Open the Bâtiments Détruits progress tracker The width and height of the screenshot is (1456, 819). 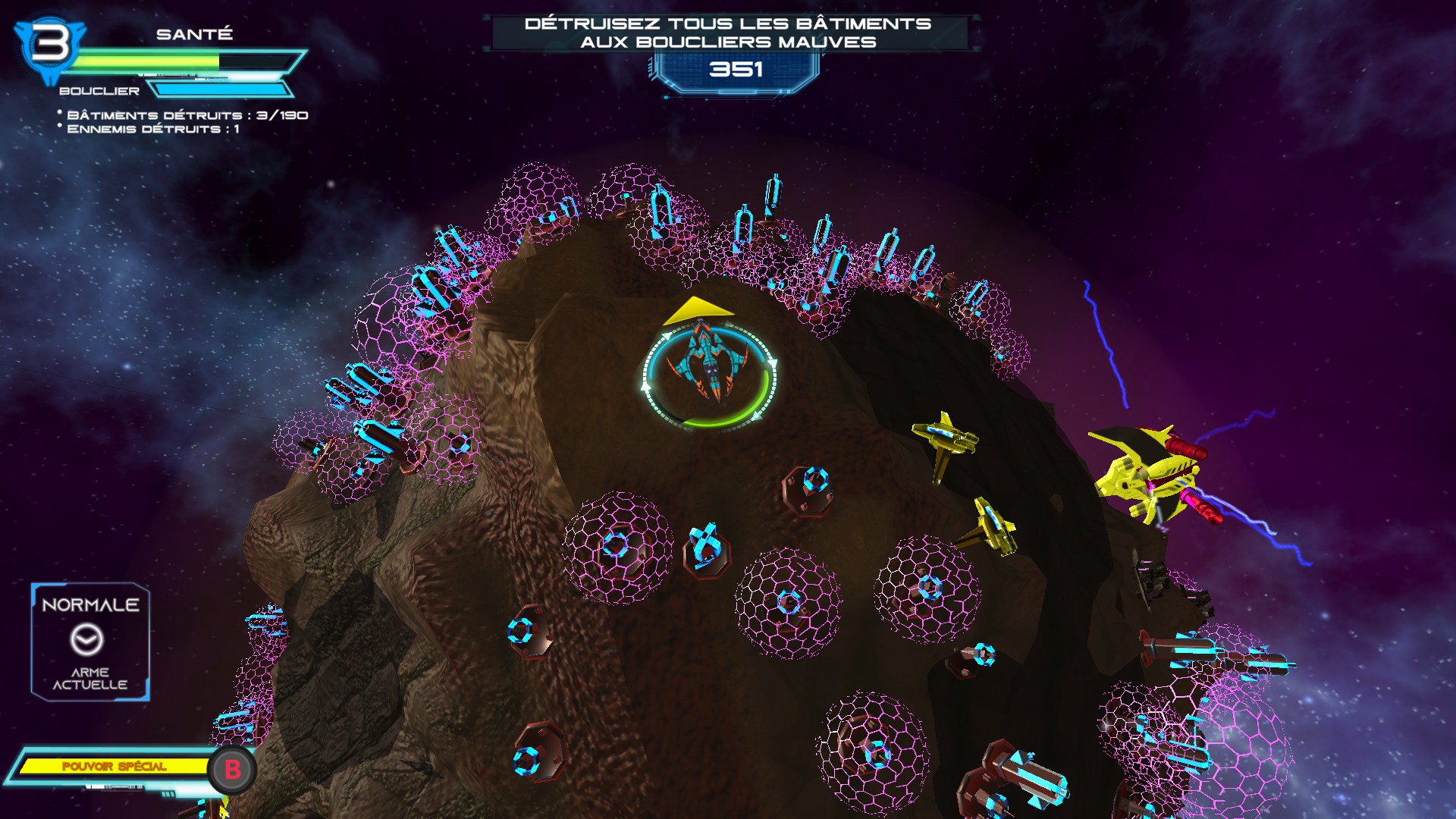(x=187, y=115)
